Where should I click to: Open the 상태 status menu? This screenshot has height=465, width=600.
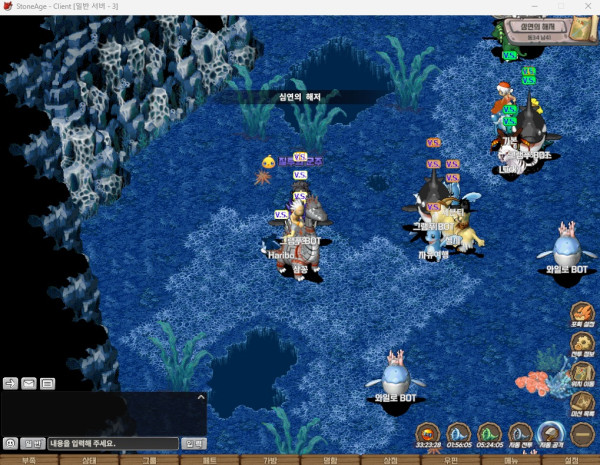[x=89, y=460]
